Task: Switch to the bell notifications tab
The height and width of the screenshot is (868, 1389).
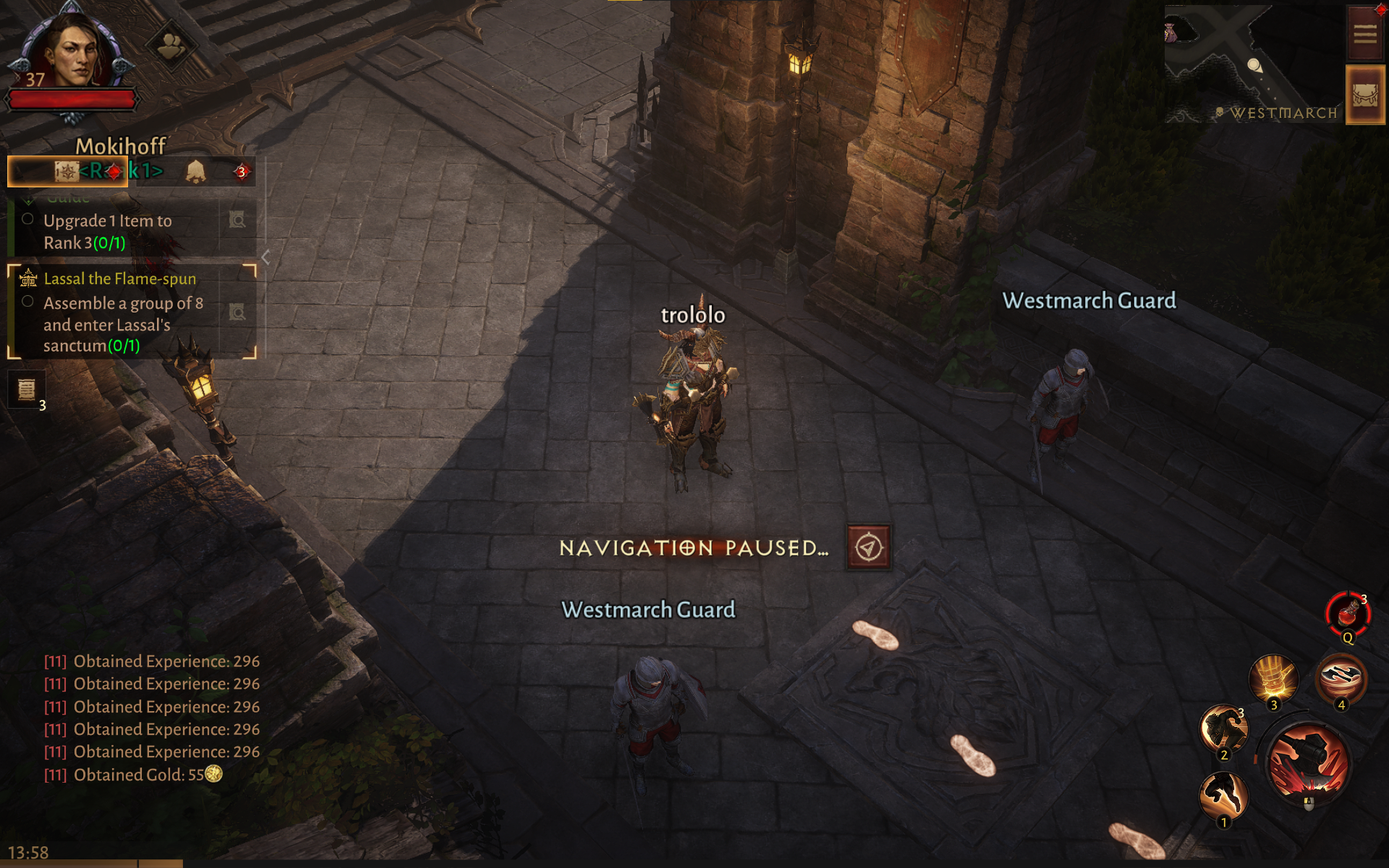Action: pyautogui.click(x=195, y=171)
